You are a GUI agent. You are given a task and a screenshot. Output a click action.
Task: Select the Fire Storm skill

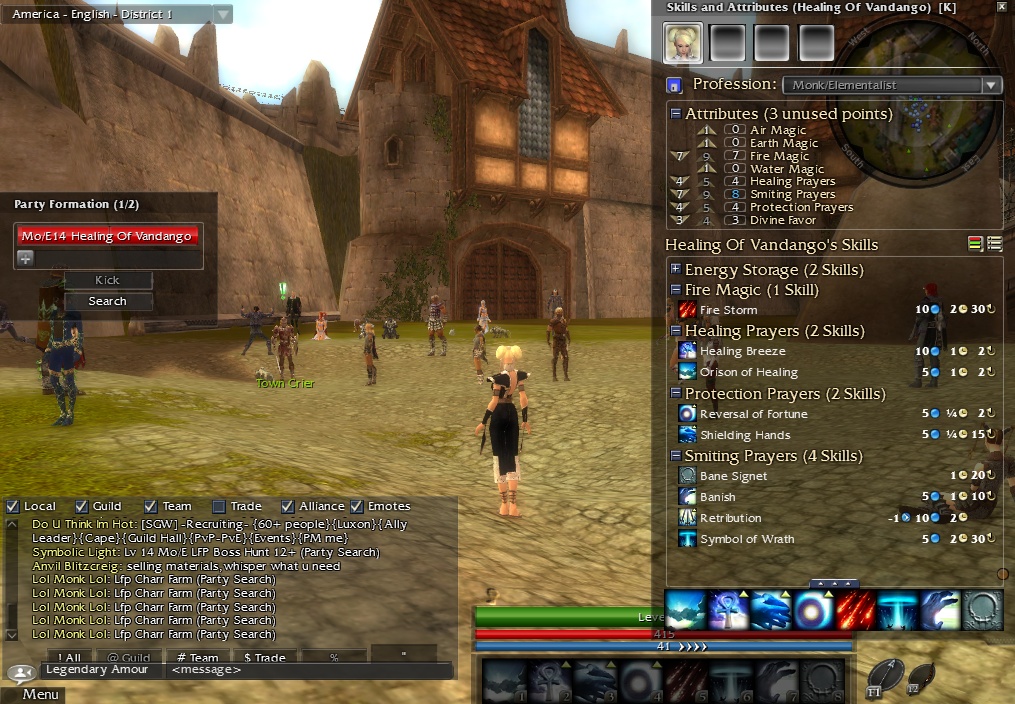point(728,310)
